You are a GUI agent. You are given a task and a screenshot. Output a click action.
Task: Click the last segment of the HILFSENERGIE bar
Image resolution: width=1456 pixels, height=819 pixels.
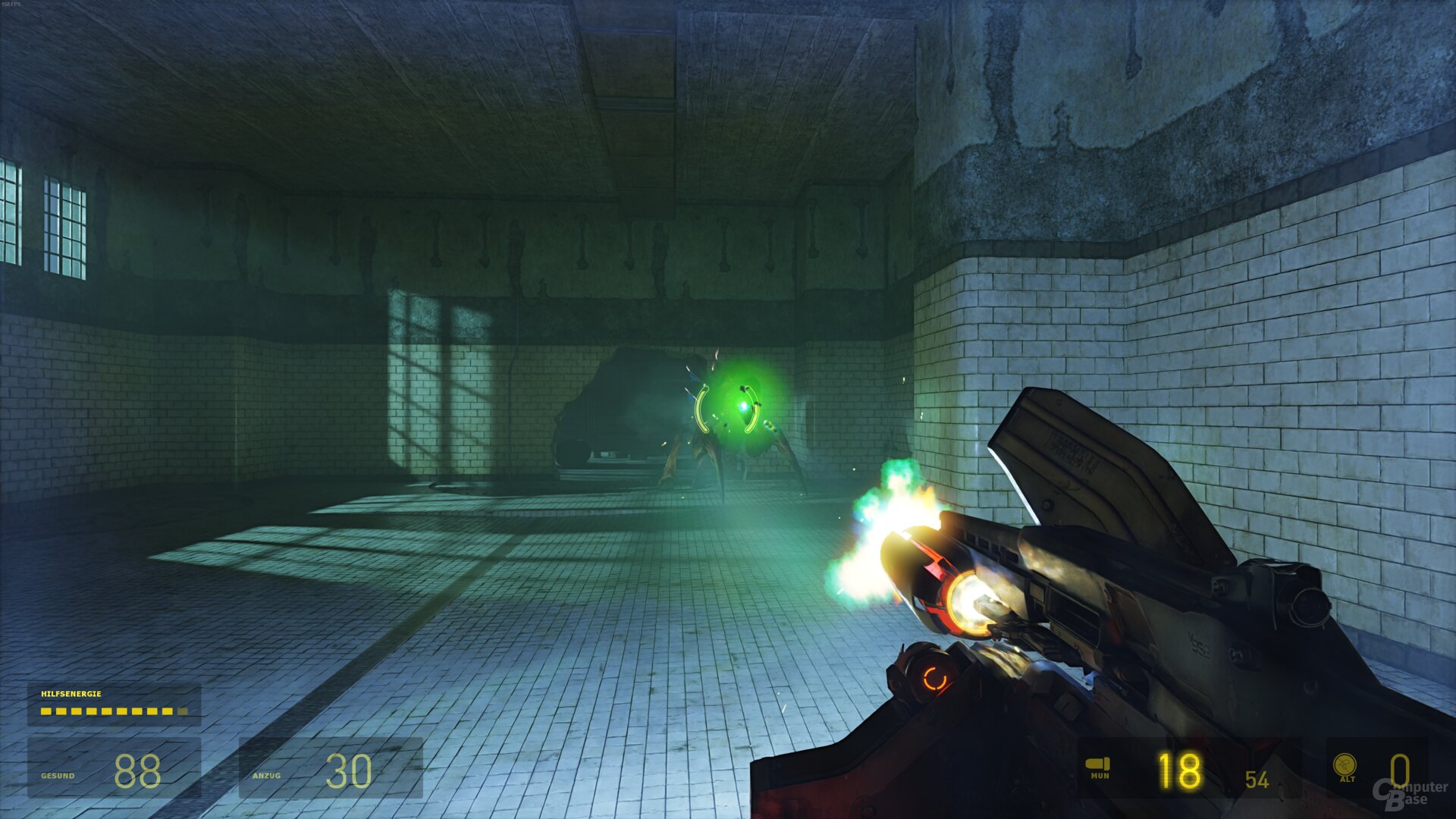click(184, 713)
